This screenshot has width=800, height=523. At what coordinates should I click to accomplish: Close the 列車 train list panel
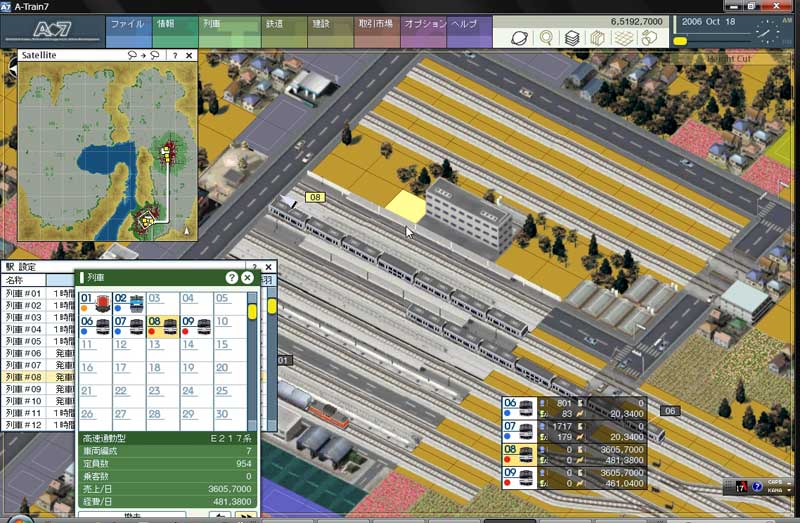point(247,278)
